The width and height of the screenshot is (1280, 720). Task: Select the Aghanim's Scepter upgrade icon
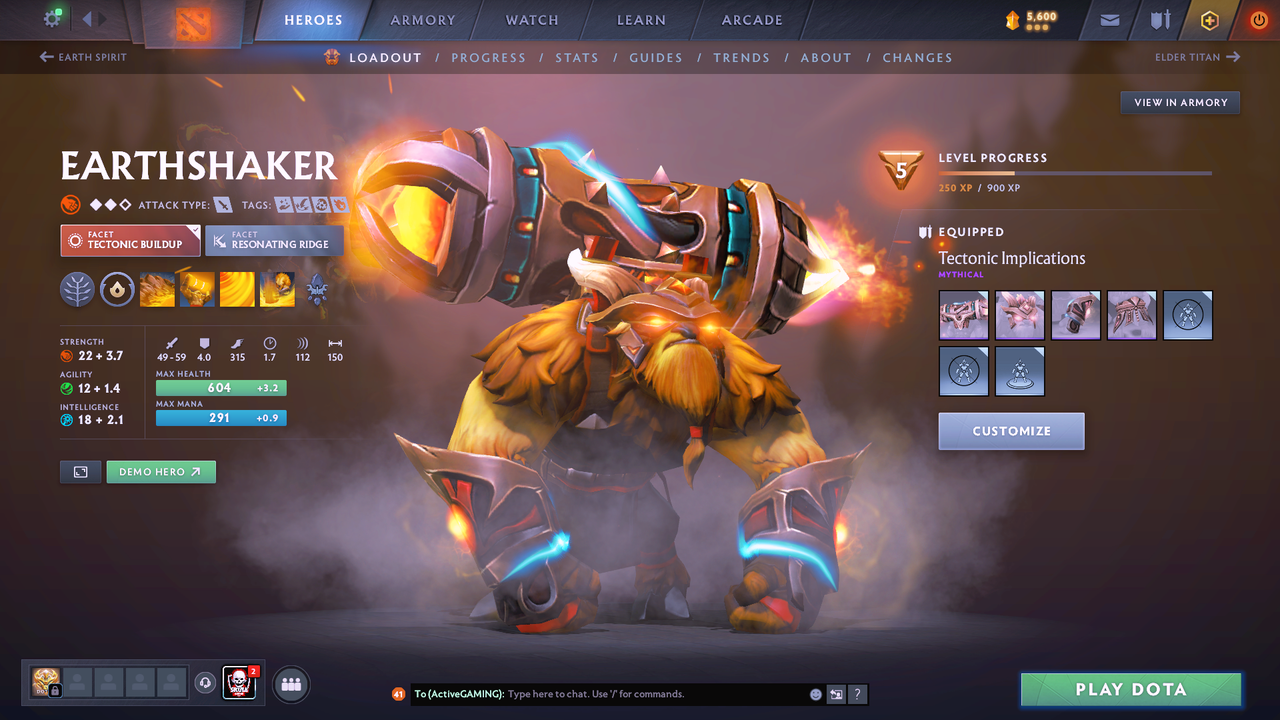pos(318,289)
